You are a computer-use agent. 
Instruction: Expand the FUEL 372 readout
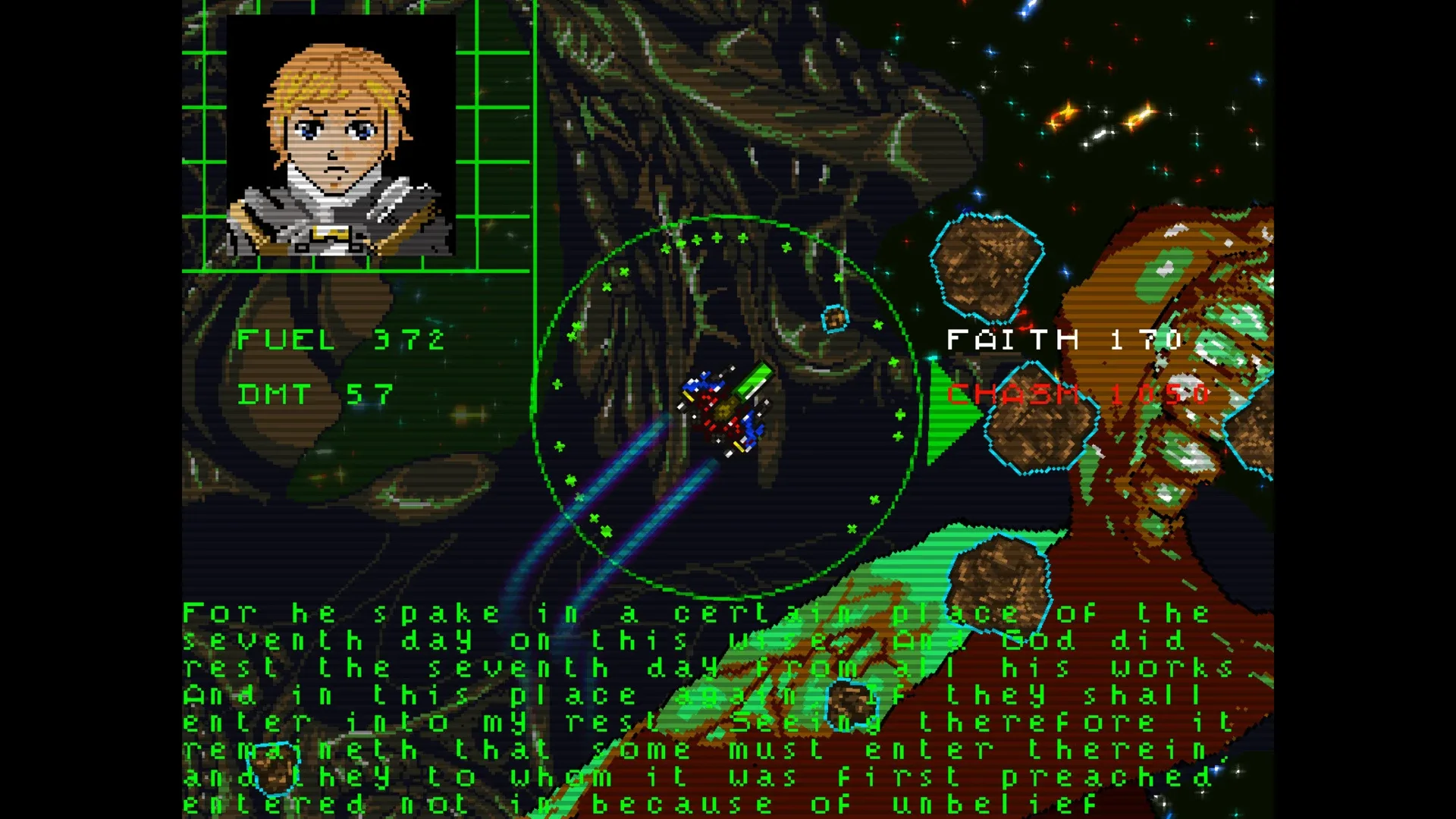337,340
